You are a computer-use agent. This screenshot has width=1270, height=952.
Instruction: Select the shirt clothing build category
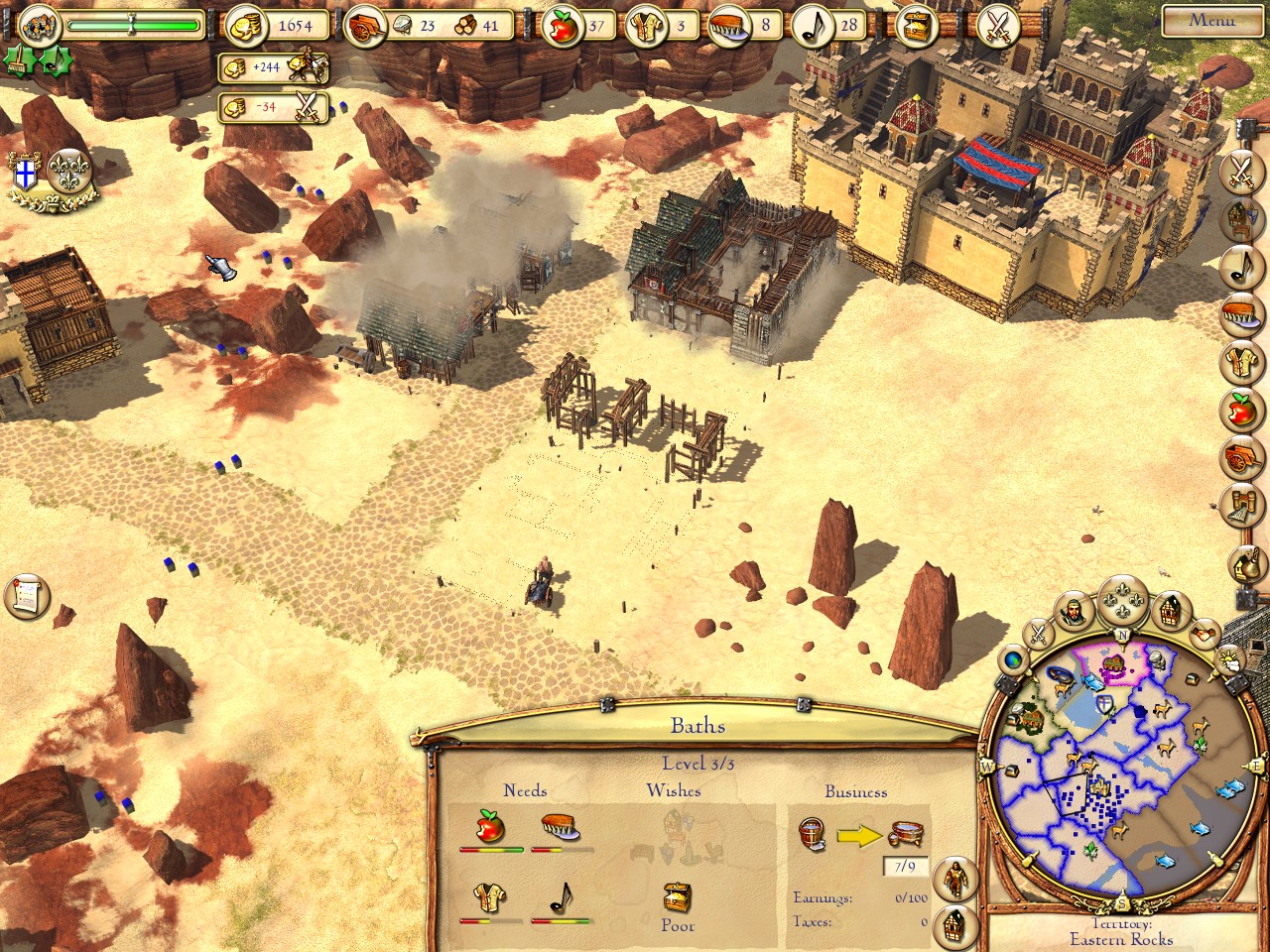click(x=1240, y=362)
